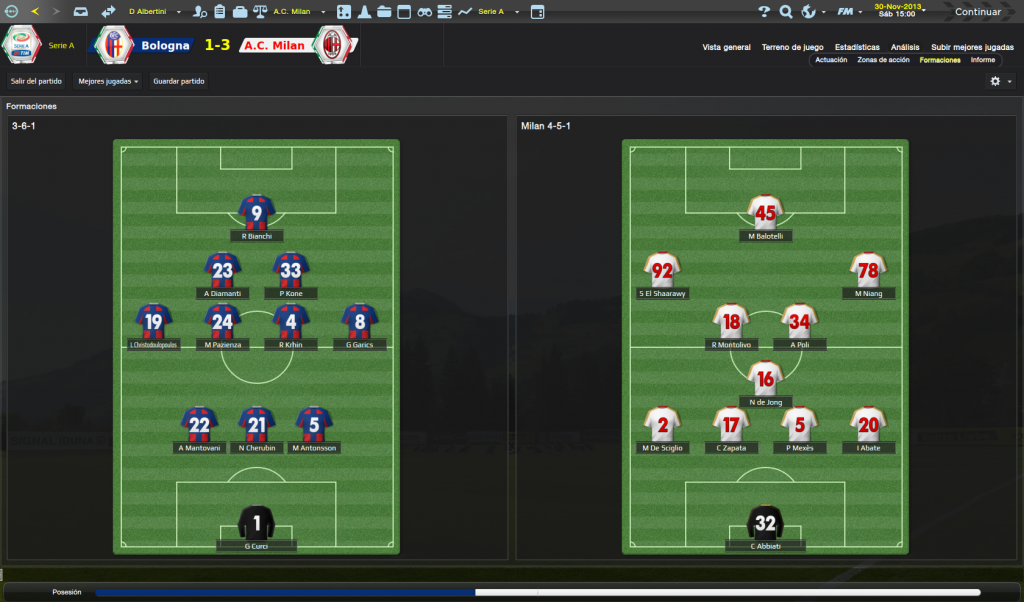Select R Bianchi's number 9 shirt

tap(257, 213)
